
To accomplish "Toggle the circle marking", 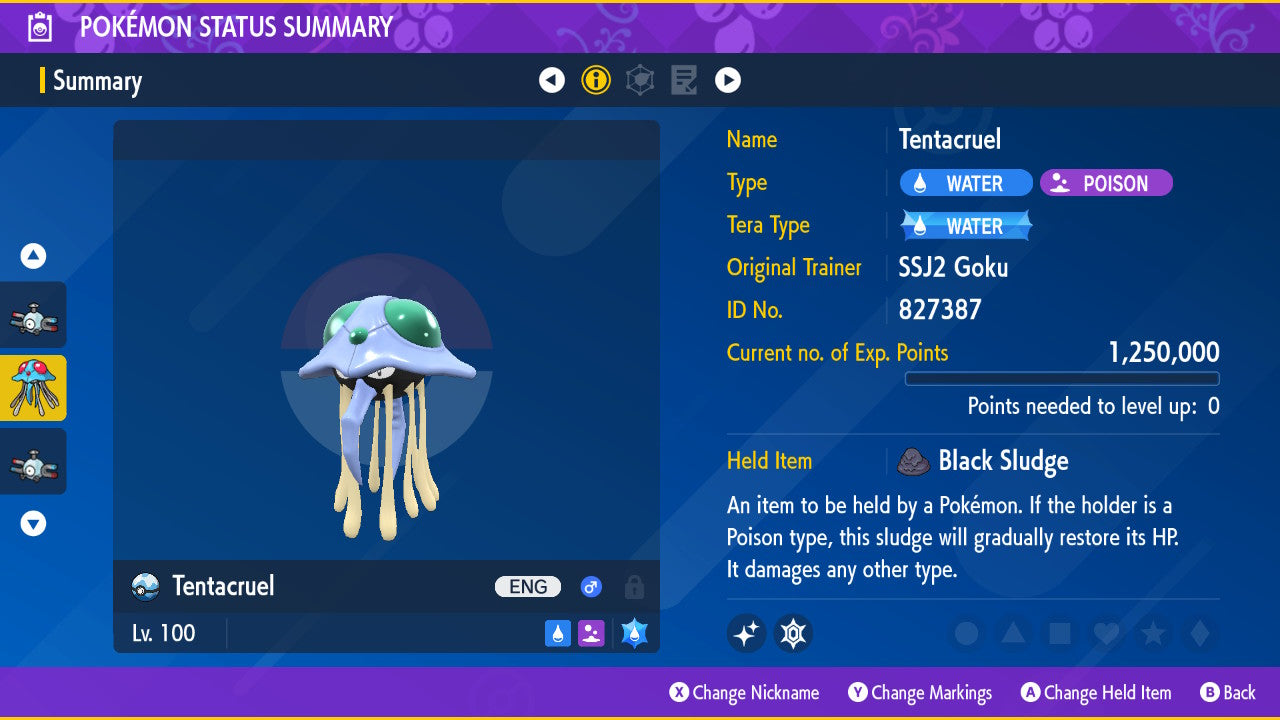I will pos(966,633).
